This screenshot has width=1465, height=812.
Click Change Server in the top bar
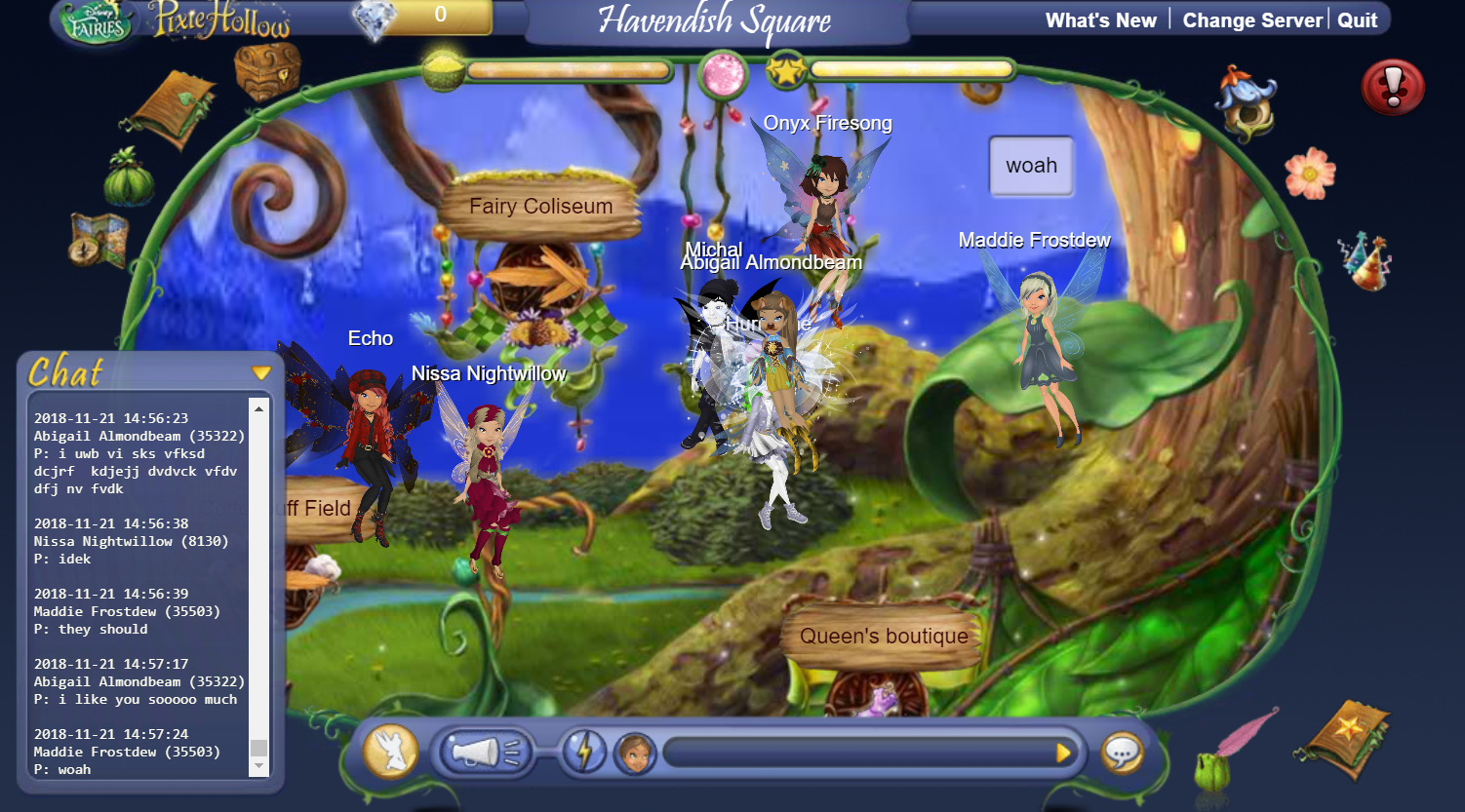[x=1252, y=20]
